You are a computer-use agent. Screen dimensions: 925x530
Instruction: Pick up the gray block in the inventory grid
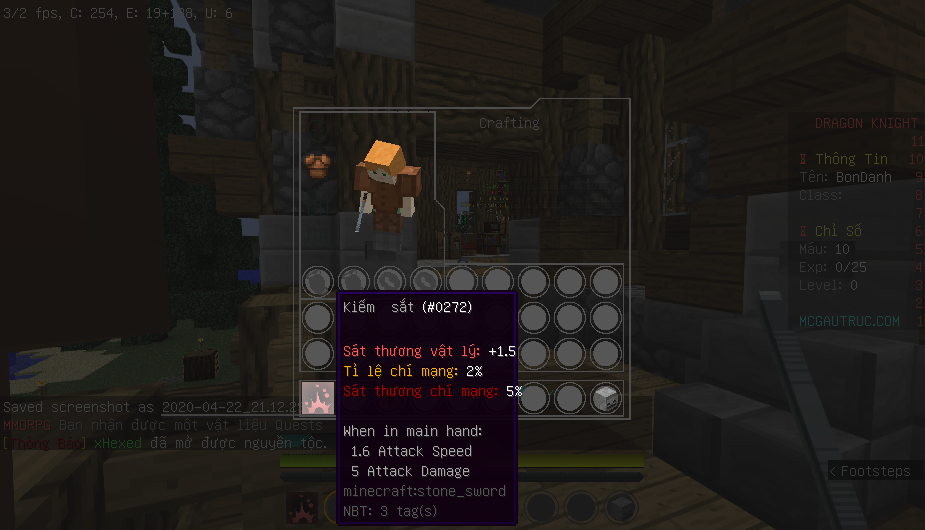click(605, 398)
